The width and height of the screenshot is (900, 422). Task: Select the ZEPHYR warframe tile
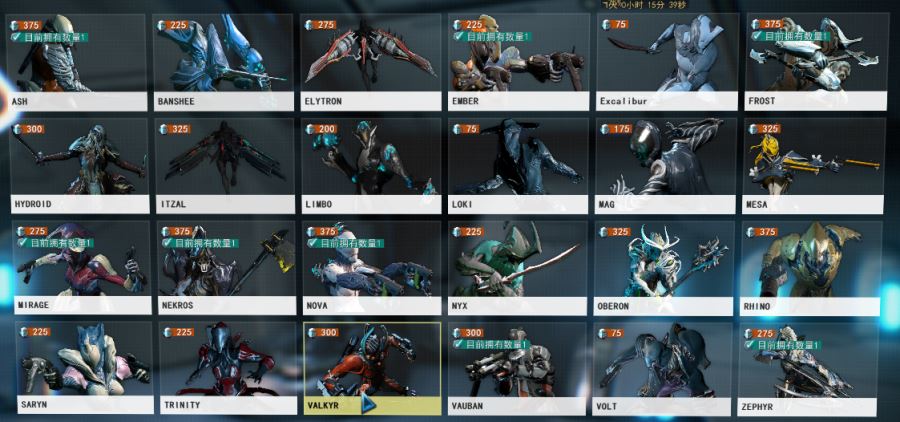click(811, 368)
